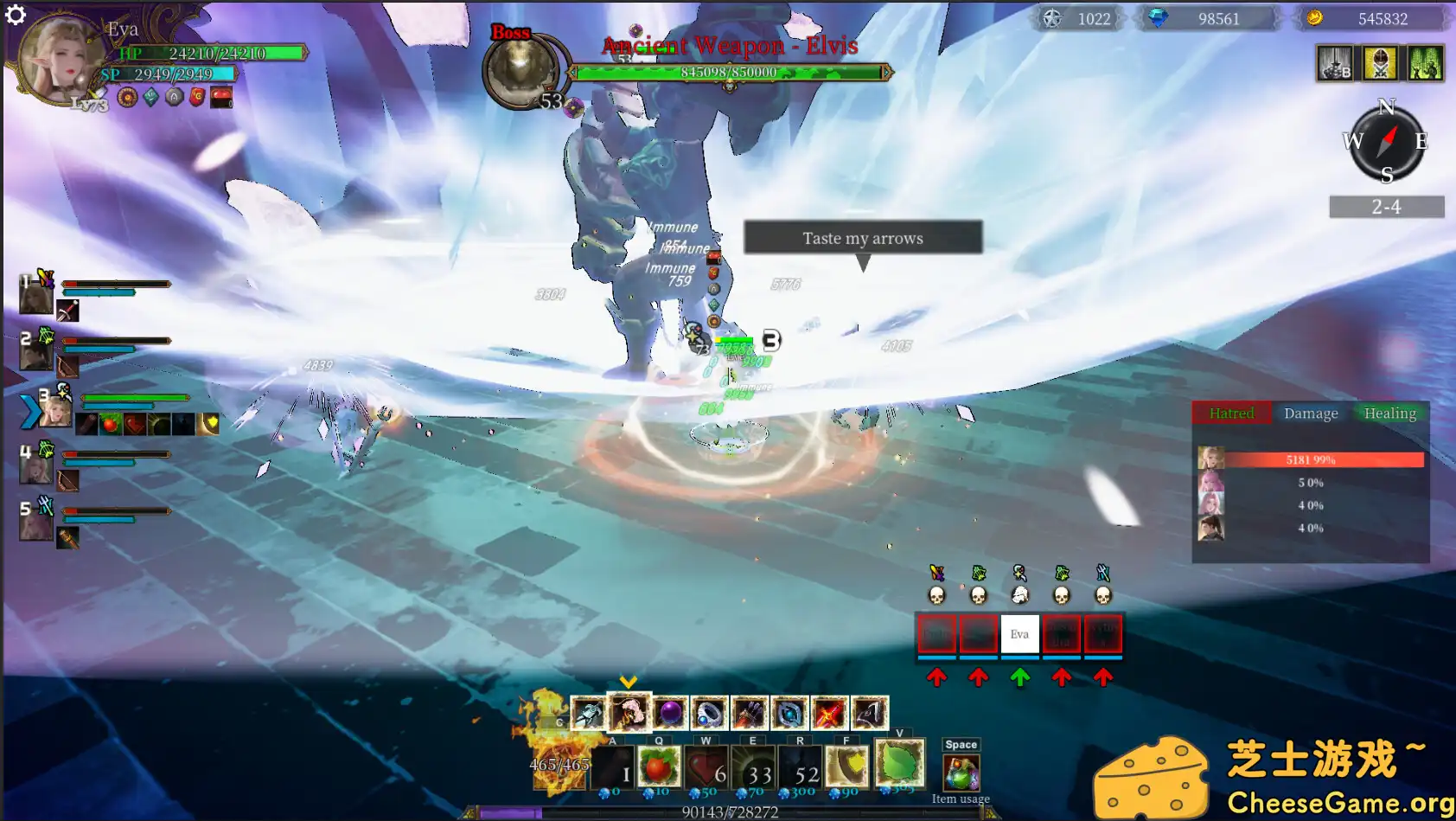
Task: Open the green matrix figures icon
Action: (1425, 63)
